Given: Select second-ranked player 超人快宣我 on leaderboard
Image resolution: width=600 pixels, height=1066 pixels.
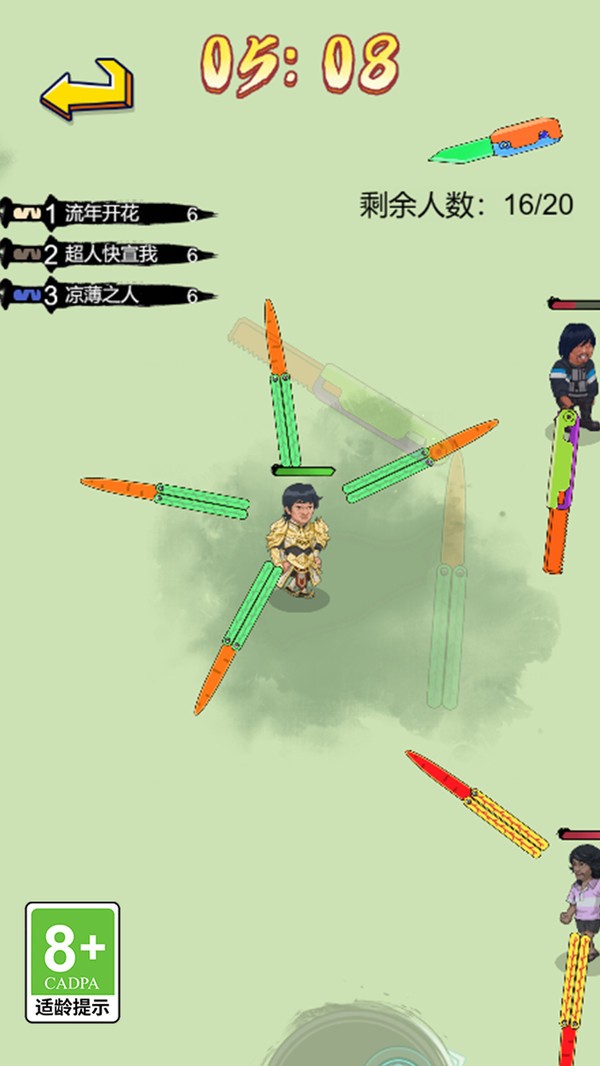Looking at the screenshot, I should click(111, 254).
